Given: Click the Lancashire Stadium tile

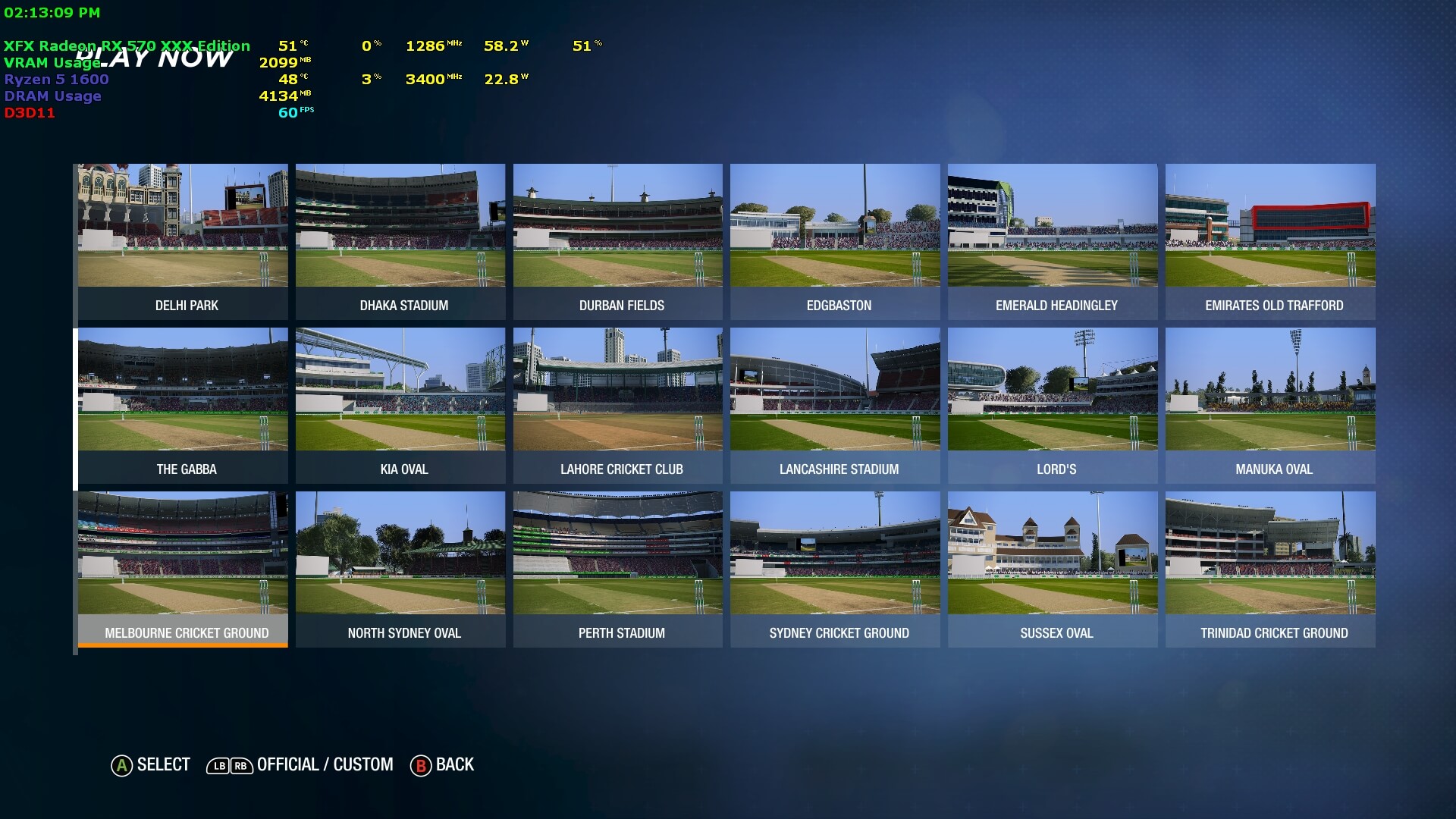Looking at the screenshot, I should coord(835,405).
